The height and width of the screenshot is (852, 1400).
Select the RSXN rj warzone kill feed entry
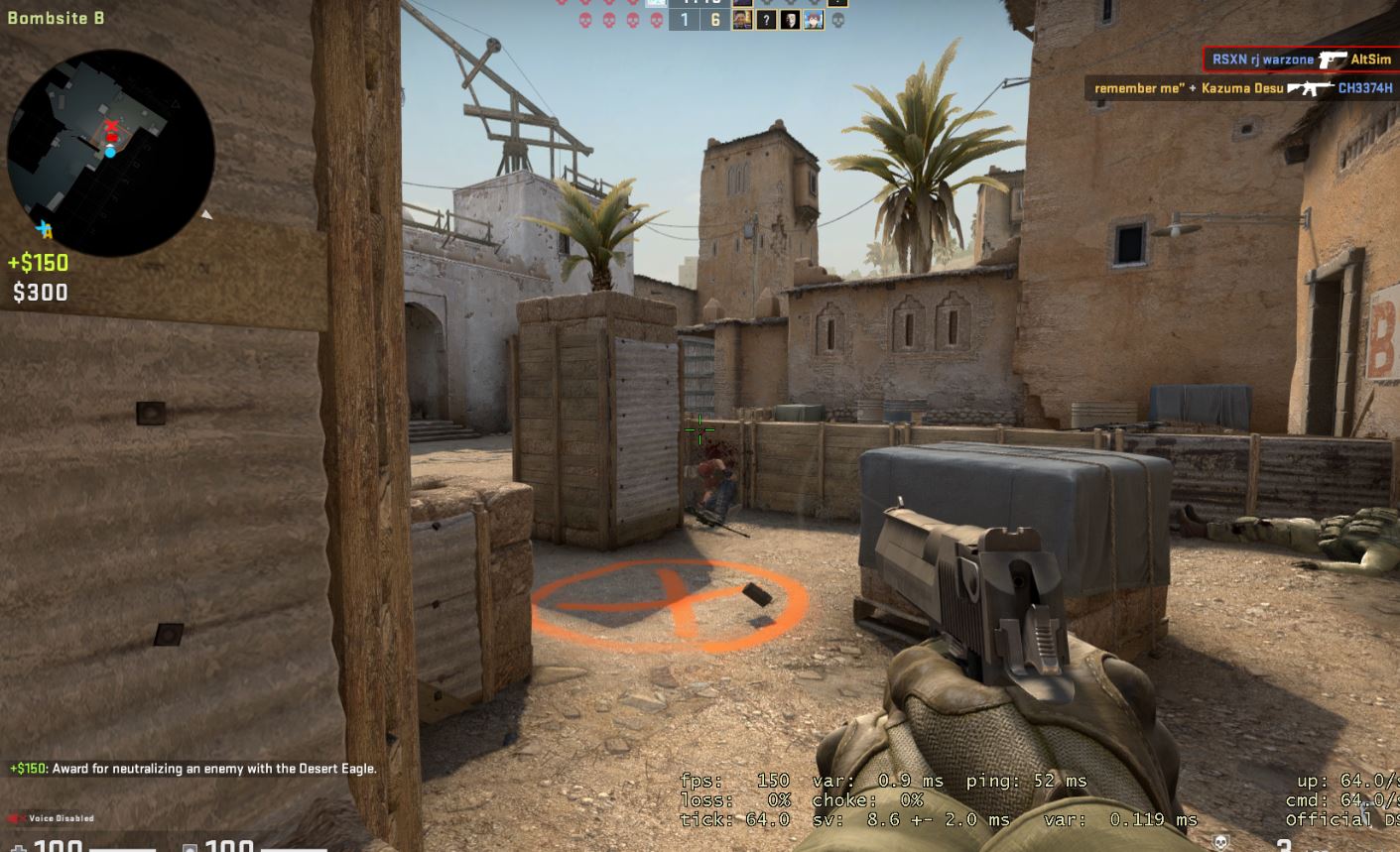tap(1300, 60)
